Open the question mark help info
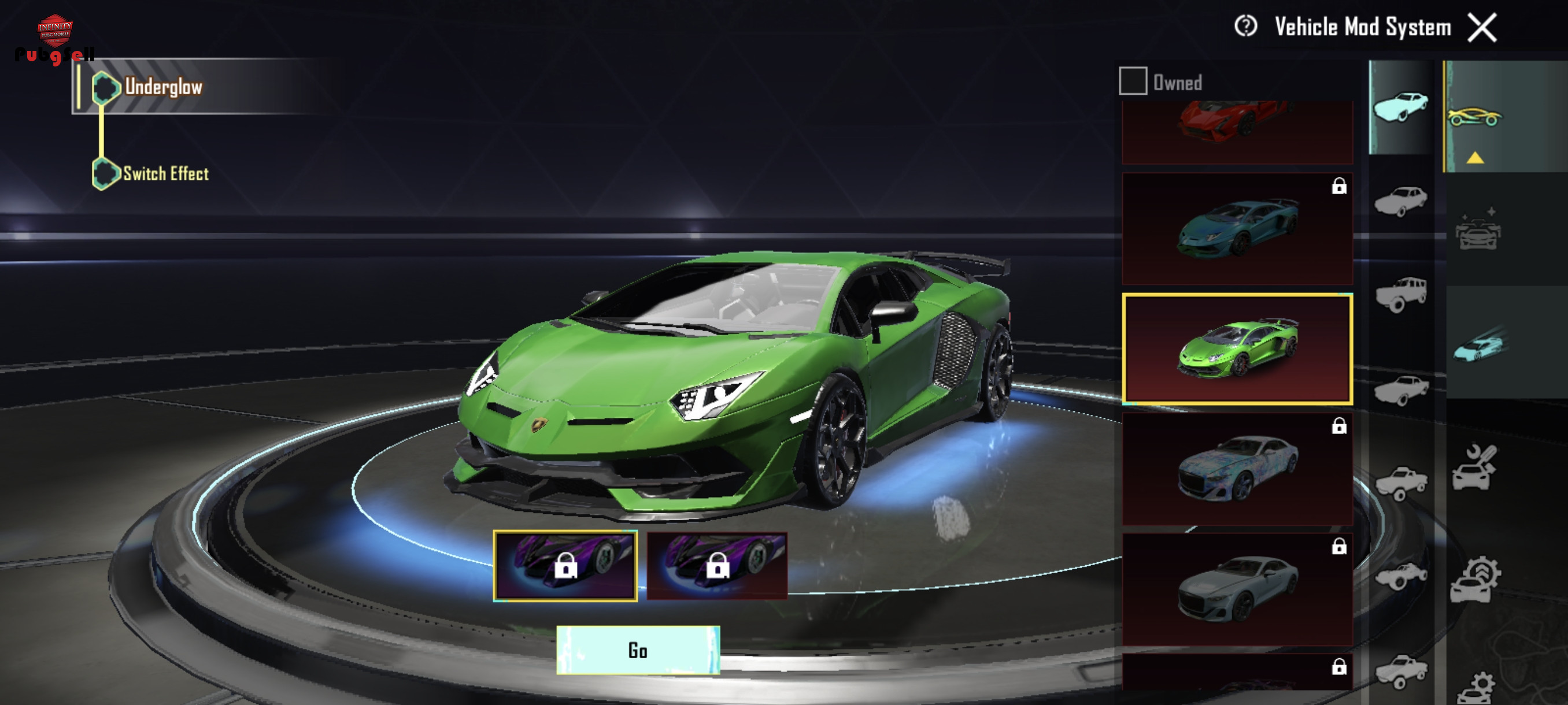1568x705 pixels. pos(1245,27)
